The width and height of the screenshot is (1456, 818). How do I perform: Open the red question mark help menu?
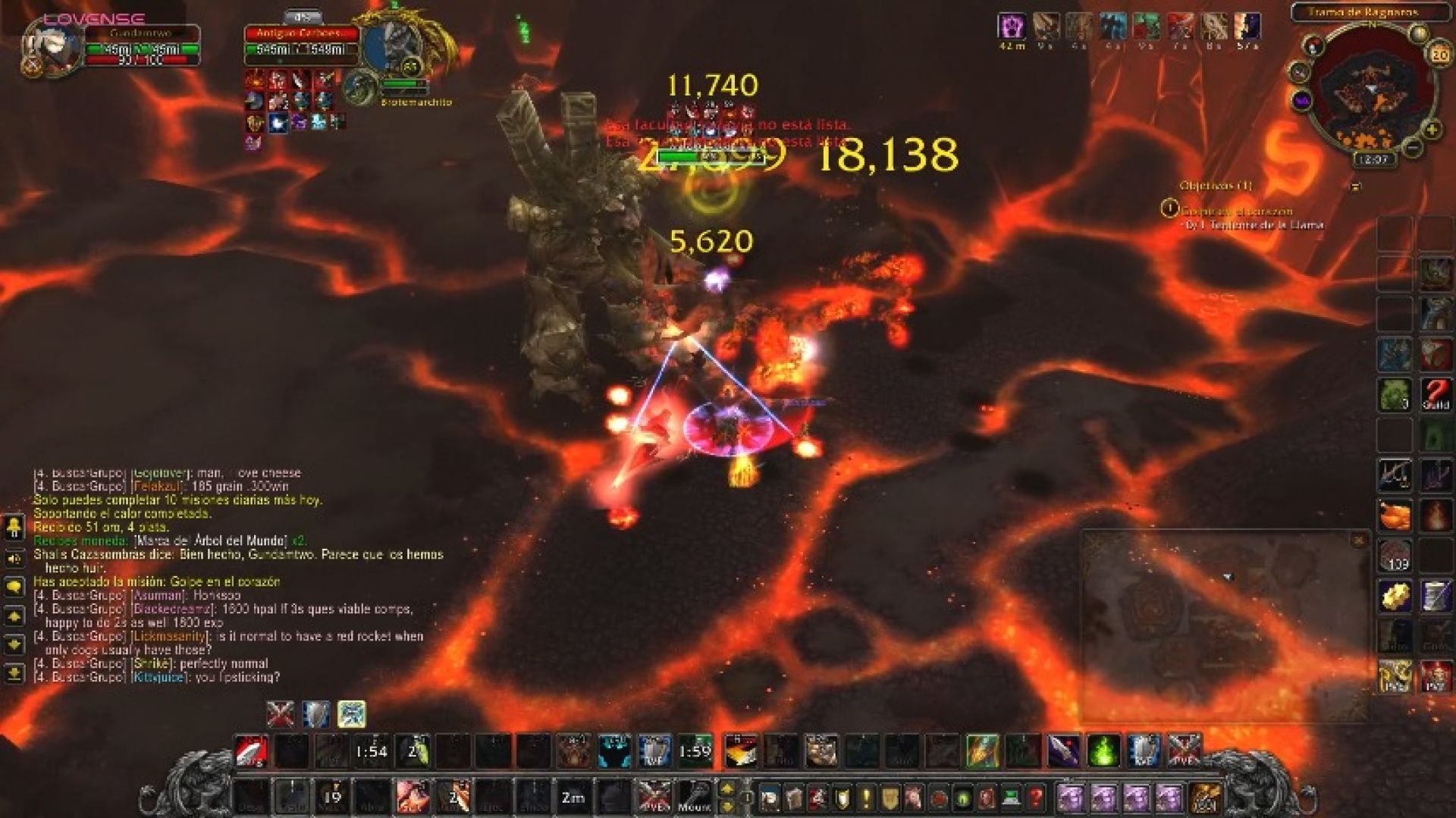(1036, 798)
